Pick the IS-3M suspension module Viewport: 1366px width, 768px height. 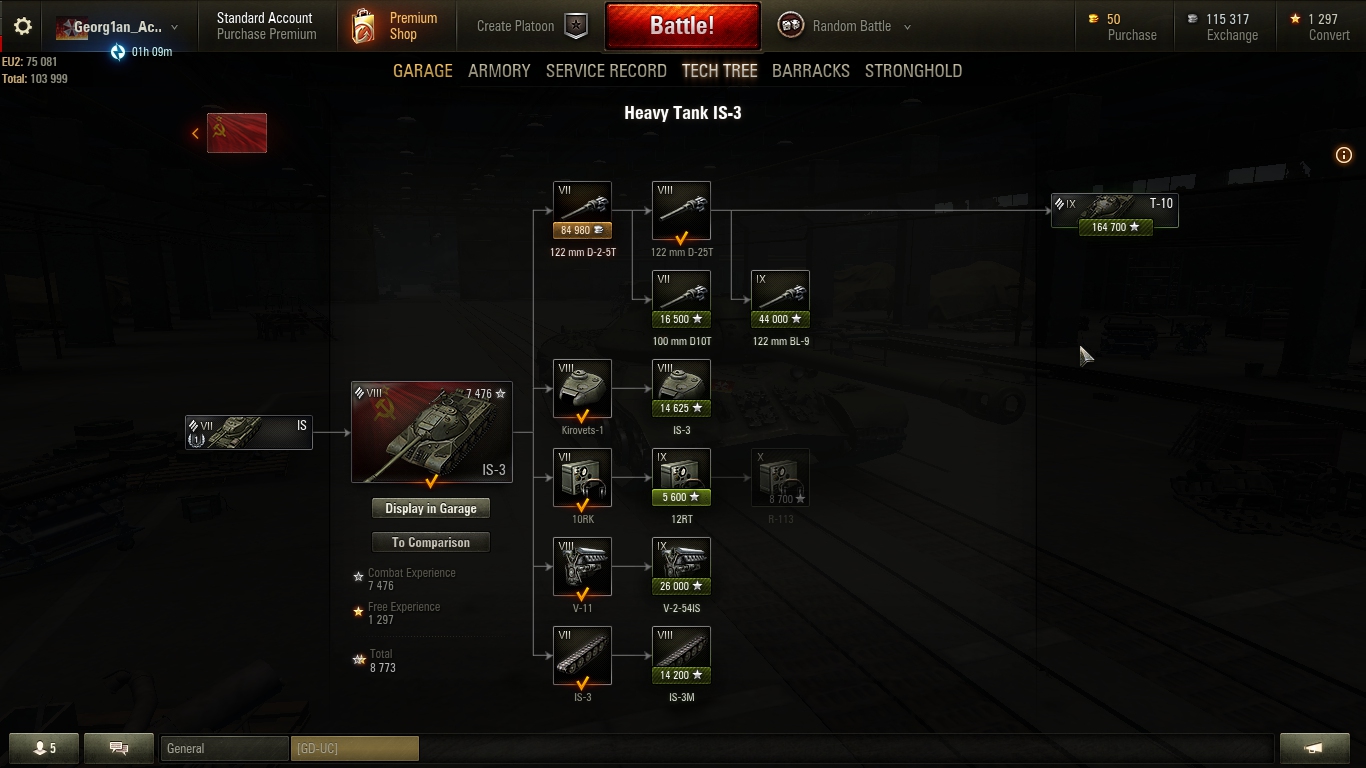coord(681,655)
